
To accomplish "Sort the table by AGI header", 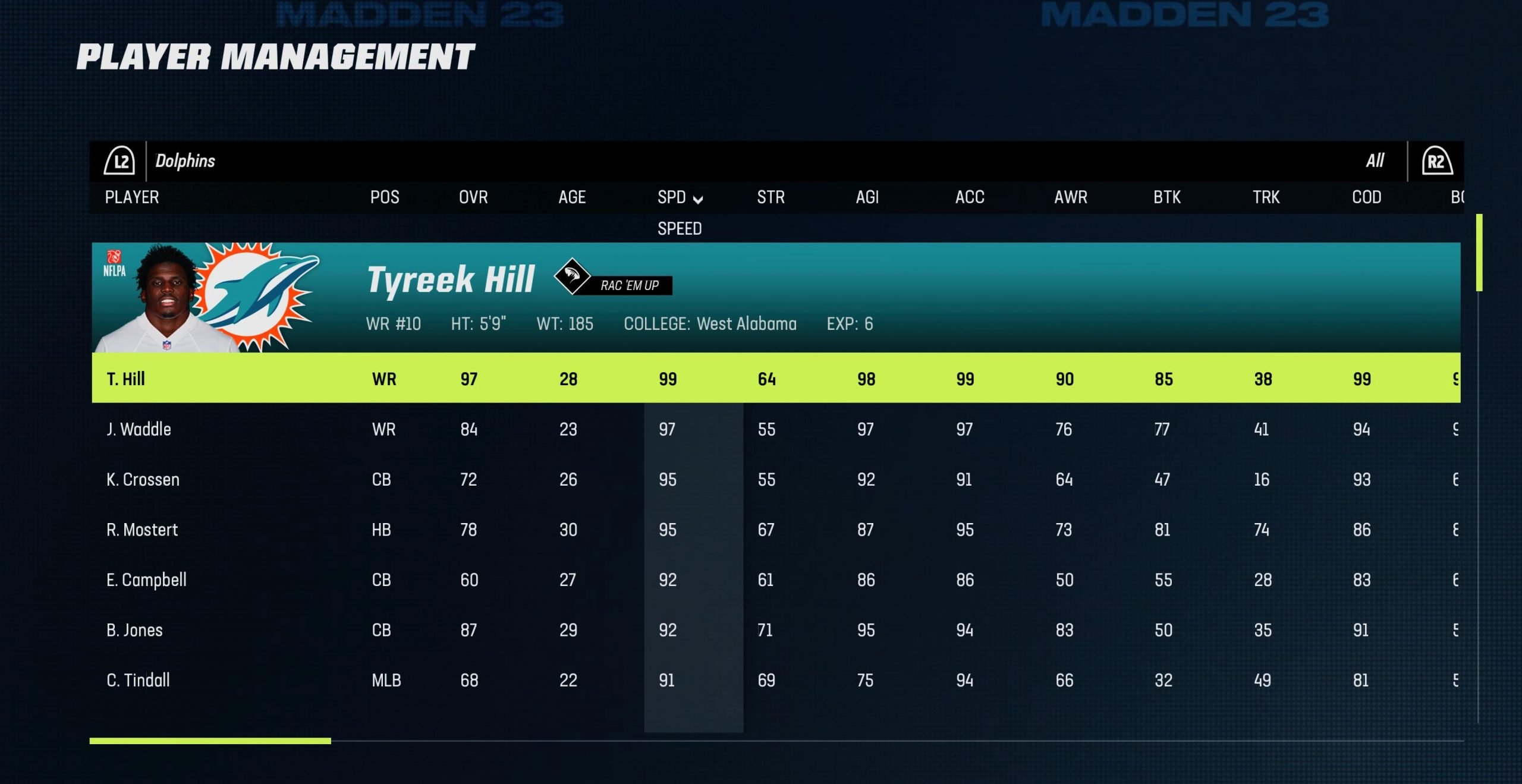I will tap(867, 197).
